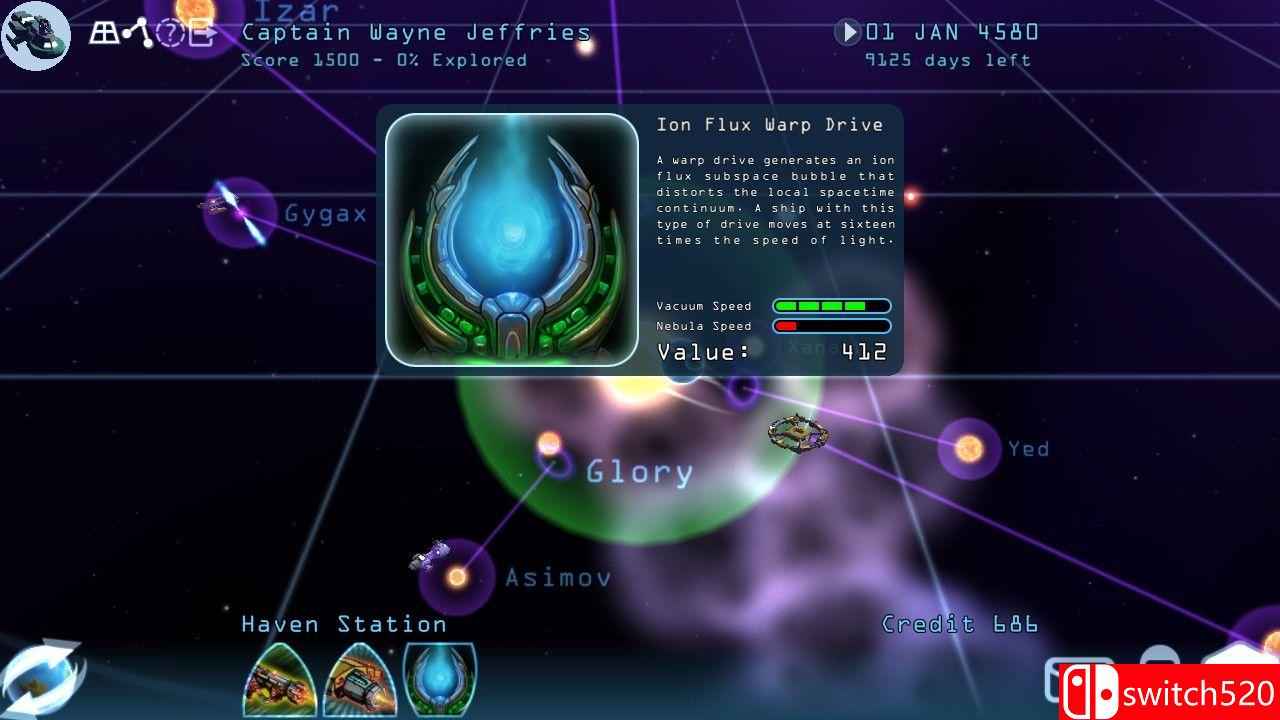Image resolution: width=1280 pixels, height=720 pixels.
Task: Click the Ion Flux Warp Drive artwork
Action: click(x=511, y=238)
